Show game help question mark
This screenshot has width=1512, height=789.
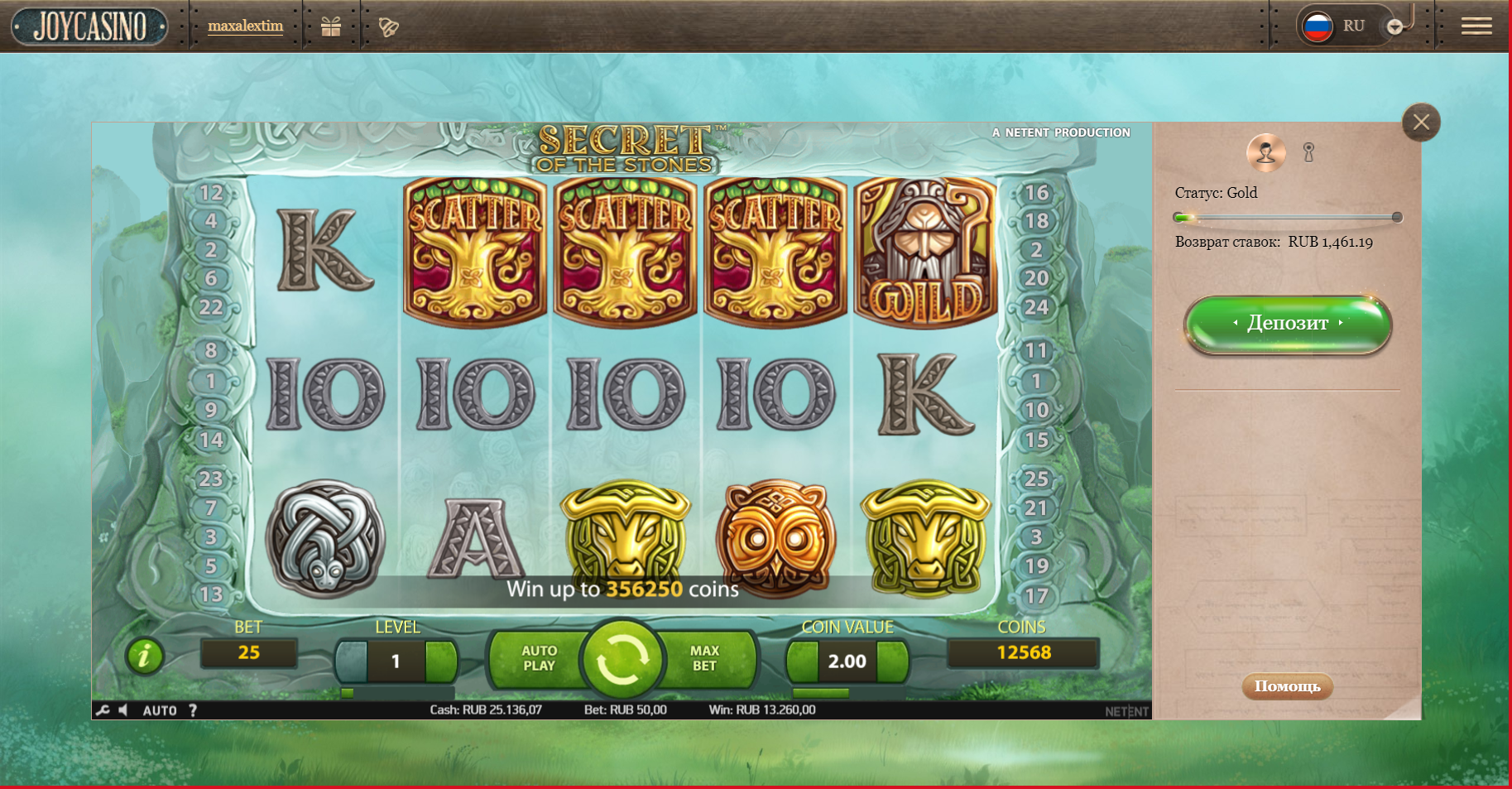(x=193, y=710)
